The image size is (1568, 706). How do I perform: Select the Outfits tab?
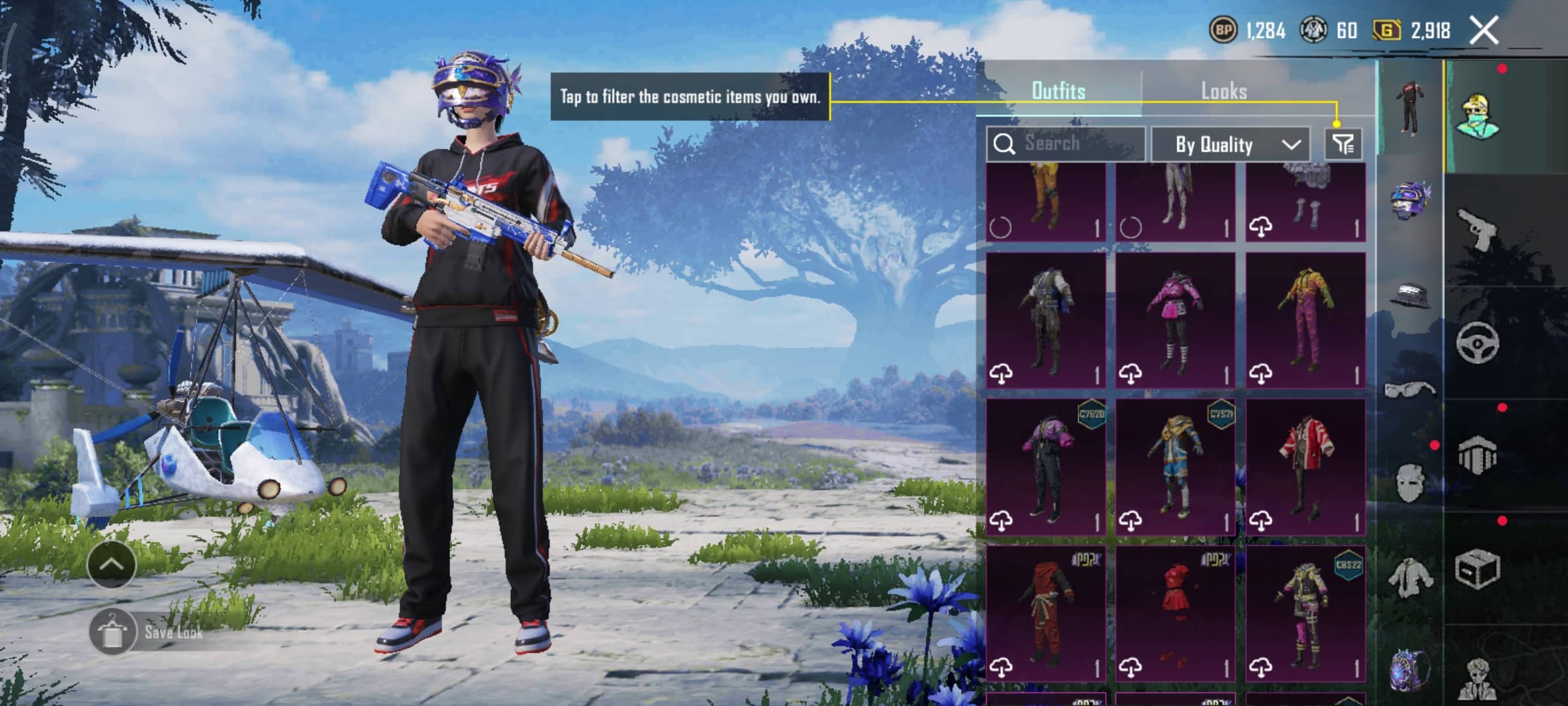point(1058,91)
